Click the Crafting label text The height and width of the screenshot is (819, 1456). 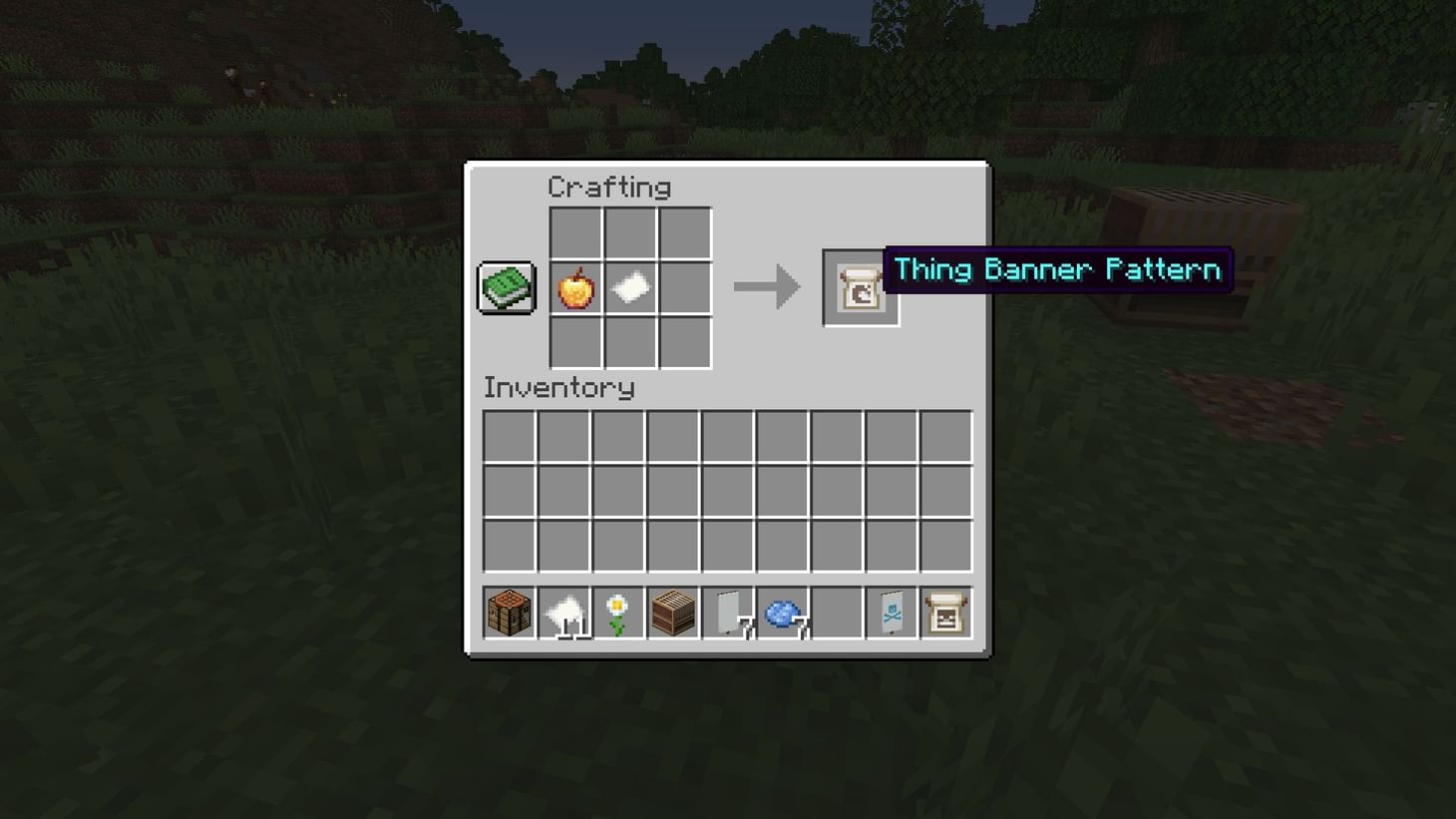point(609,187)
